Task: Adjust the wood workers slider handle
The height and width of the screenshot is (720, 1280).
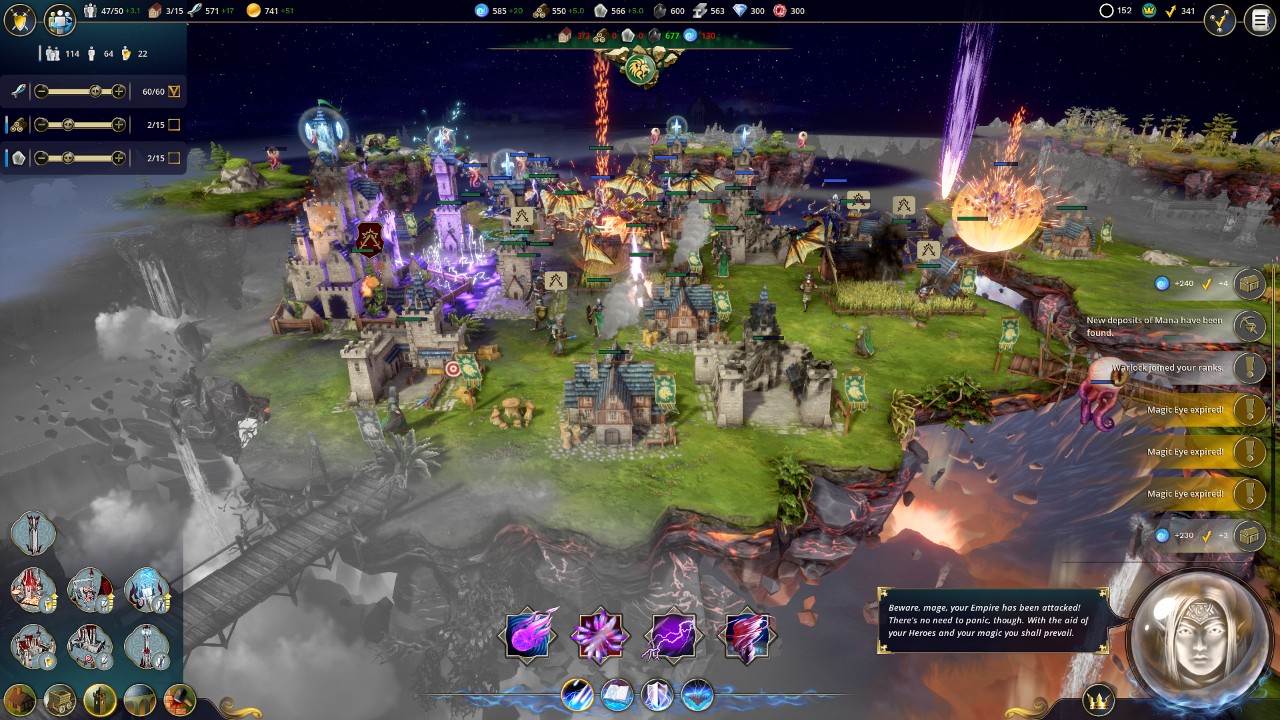Action: (x=68, y=125)
